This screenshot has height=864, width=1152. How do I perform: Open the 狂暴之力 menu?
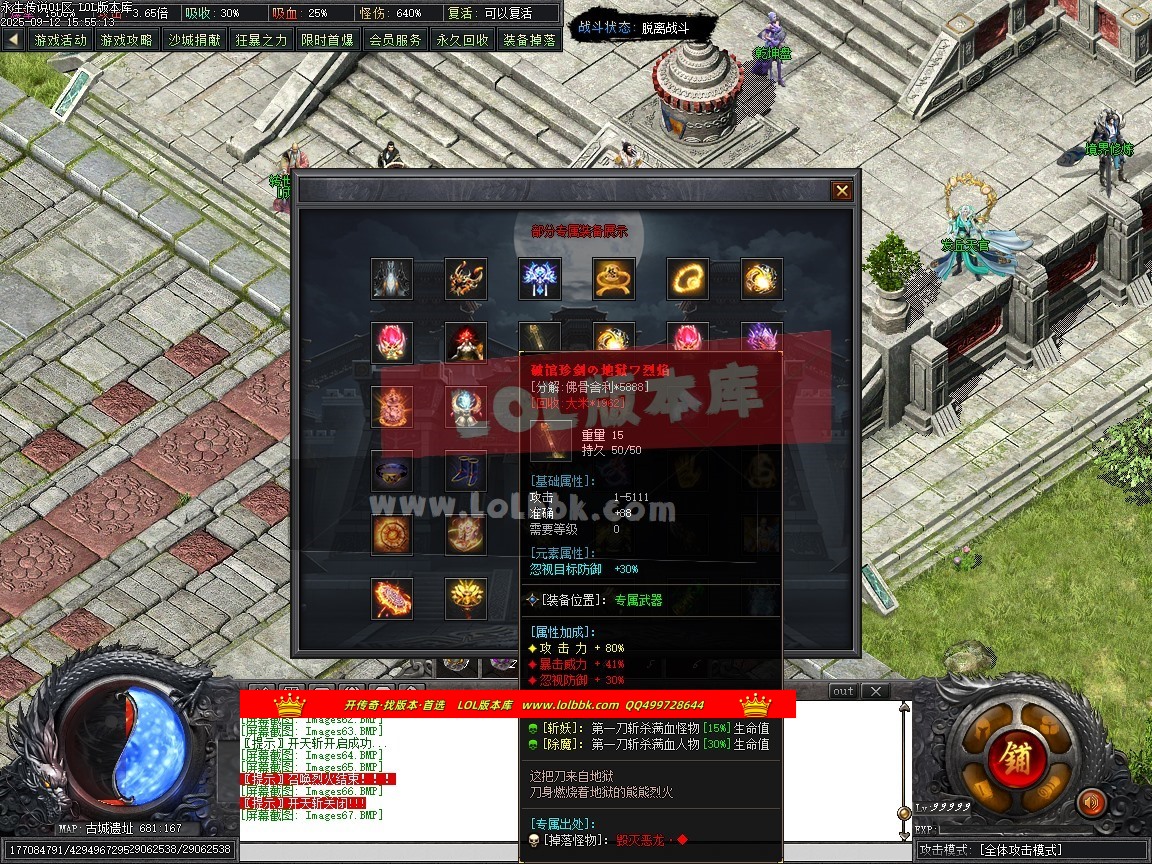(261, 40)
